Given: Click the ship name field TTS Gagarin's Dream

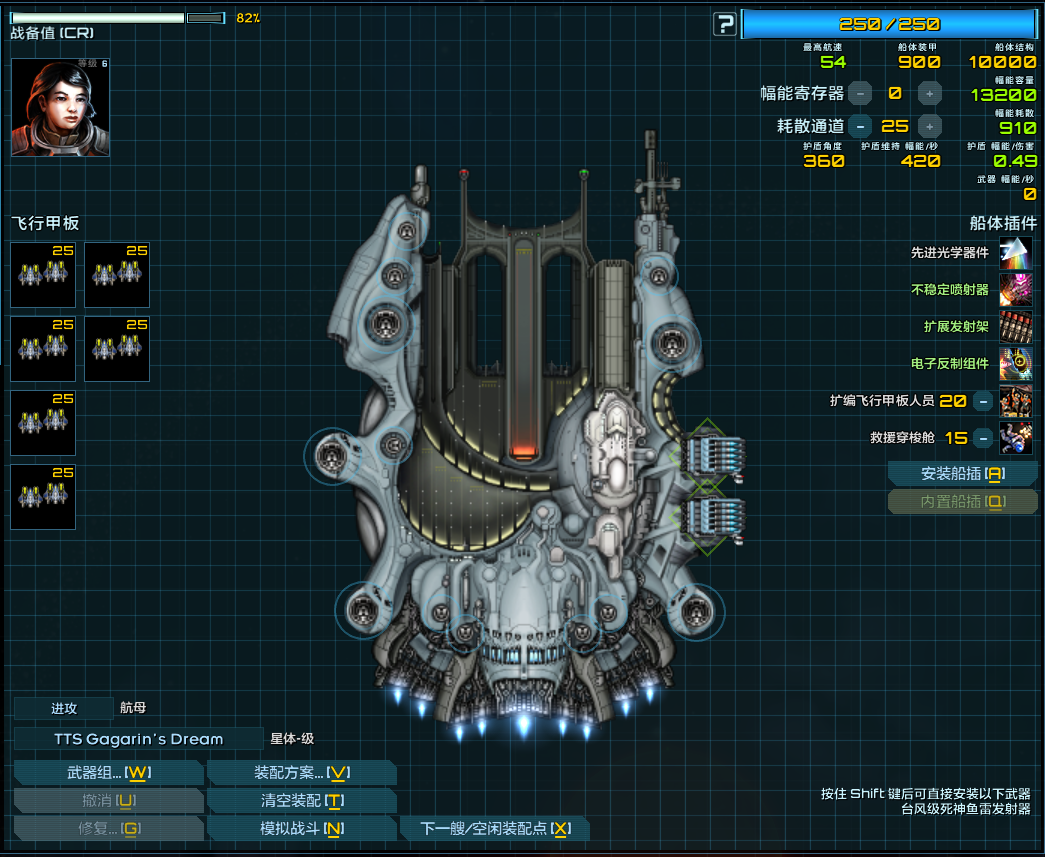Looking at the screenshot, I should [x=139, y=739].
